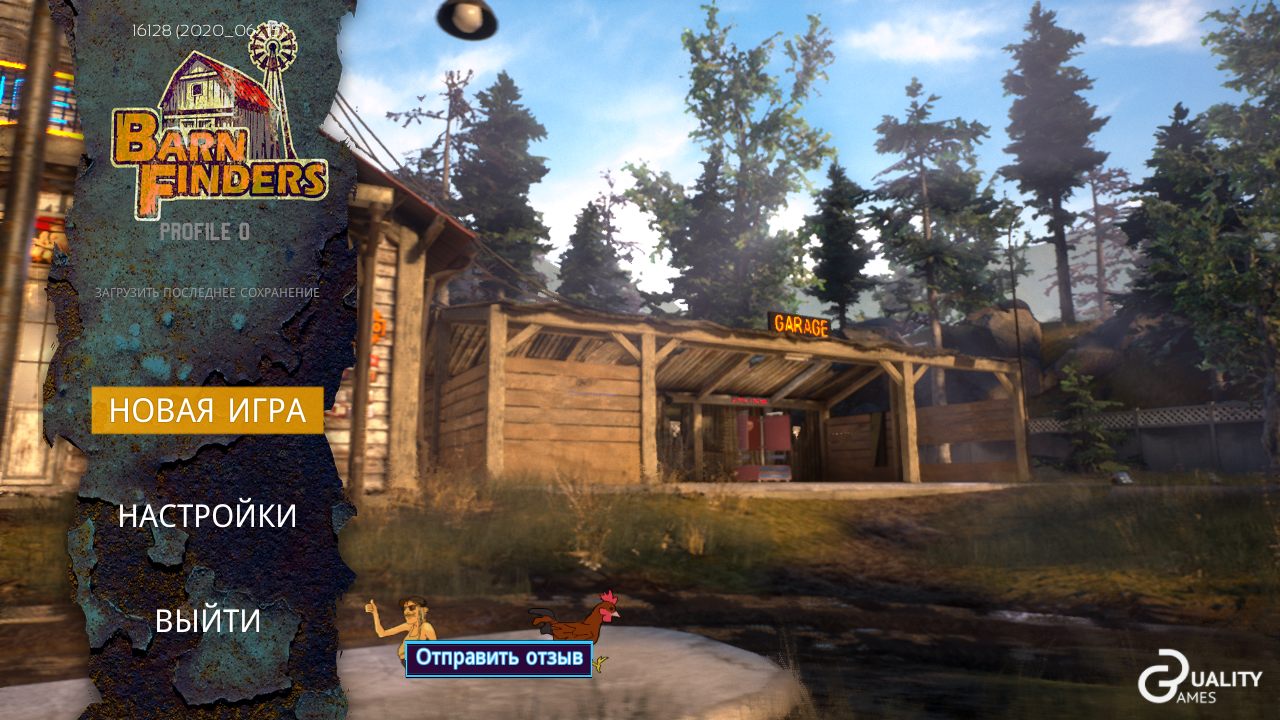Image resolution: width=1280 pixels, height=720 pixels.
Task: Click the Отправить отзыв feedback button
Action: pyautogui.click(x=499, y=658)
